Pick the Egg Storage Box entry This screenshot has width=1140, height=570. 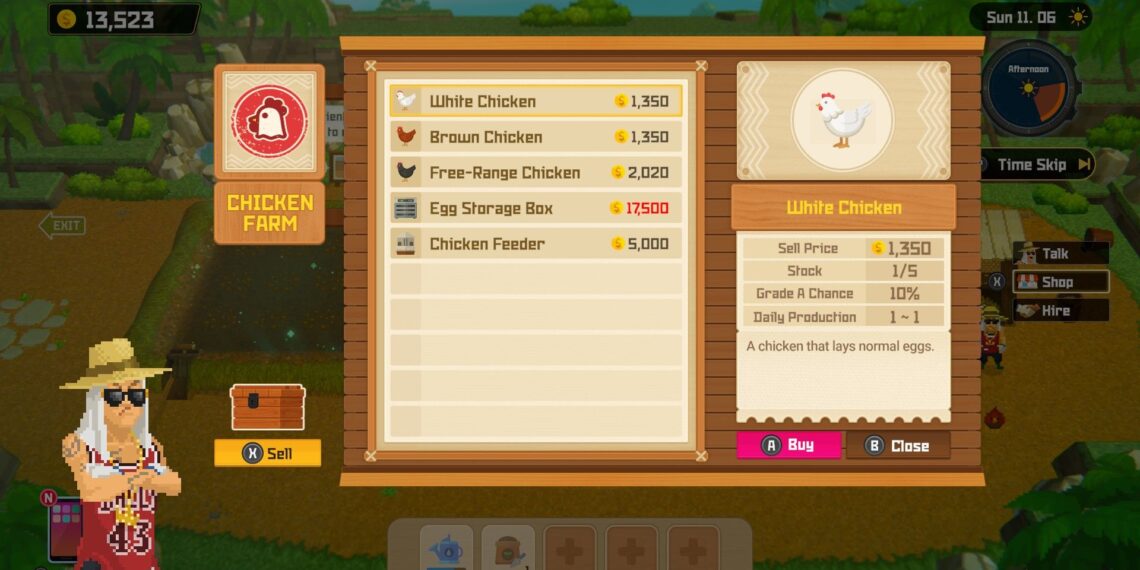(535, 208)
